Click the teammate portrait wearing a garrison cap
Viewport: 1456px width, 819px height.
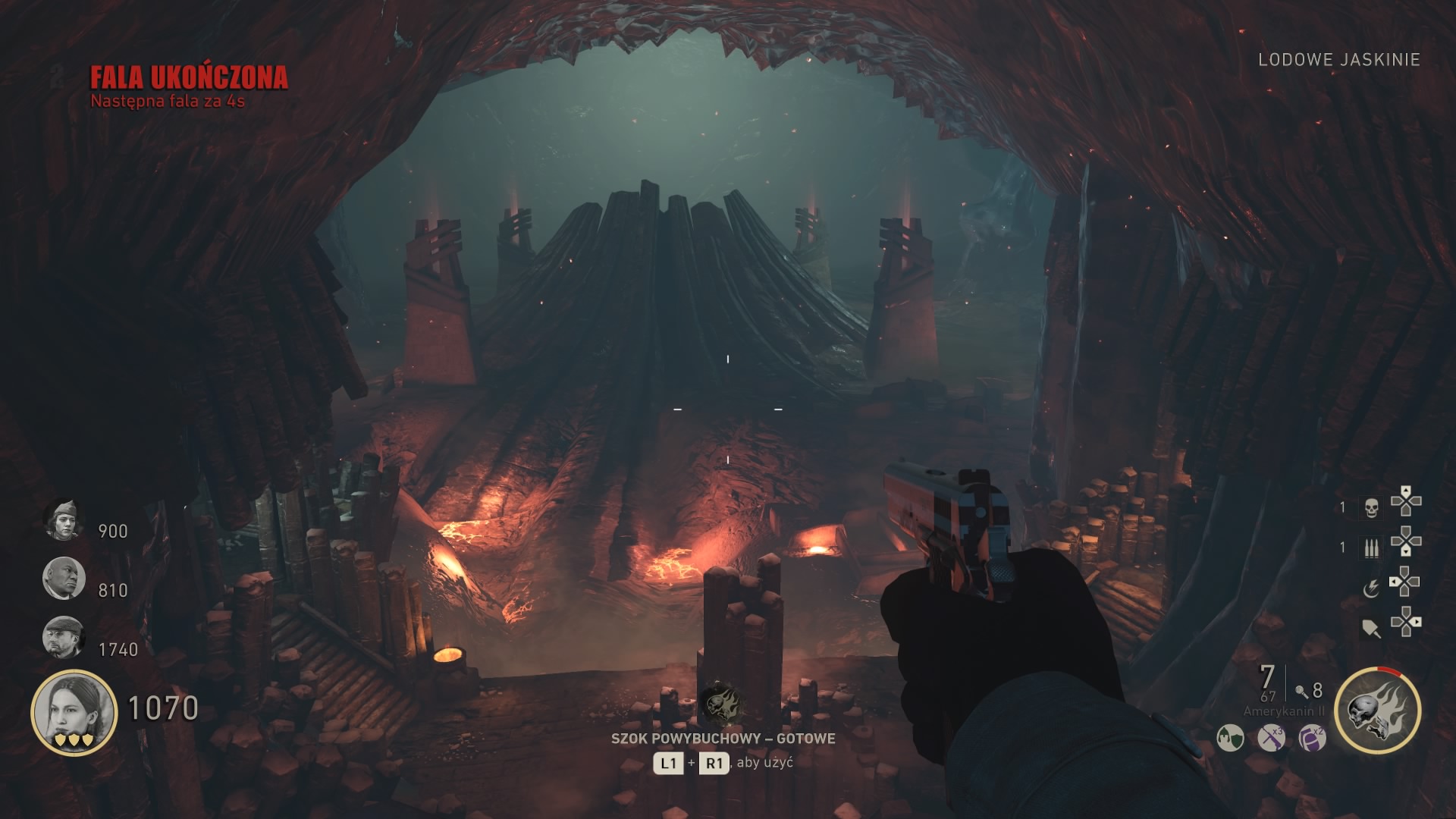click(63, 519)
